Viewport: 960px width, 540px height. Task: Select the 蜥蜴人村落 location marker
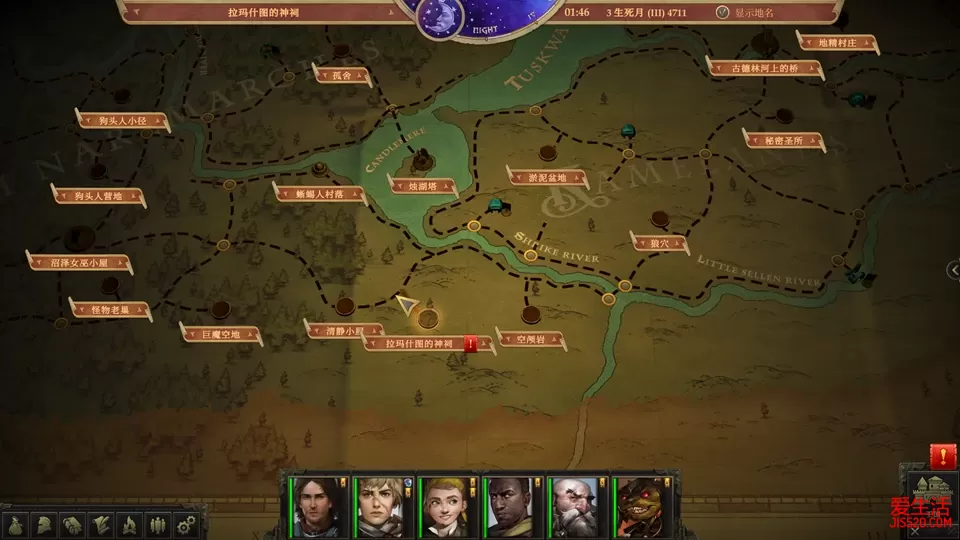coord(319,194)
